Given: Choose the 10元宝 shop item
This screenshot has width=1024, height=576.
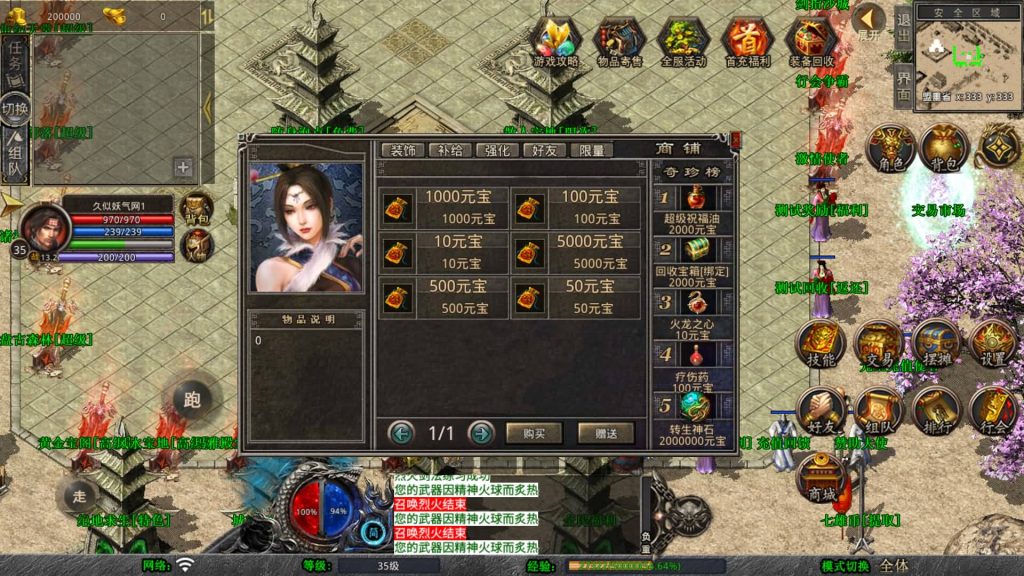Looking at the screenshot, I should (x=443, y=253).
